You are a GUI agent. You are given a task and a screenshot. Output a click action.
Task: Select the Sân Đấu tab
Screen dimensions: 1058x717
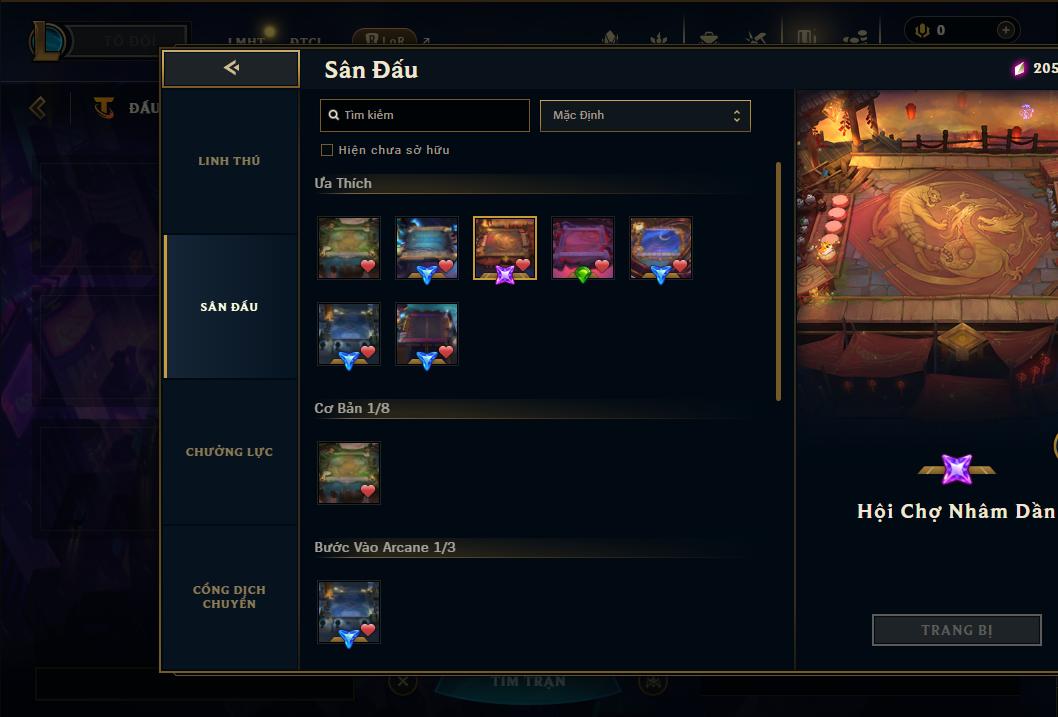[x=229, y=307]
